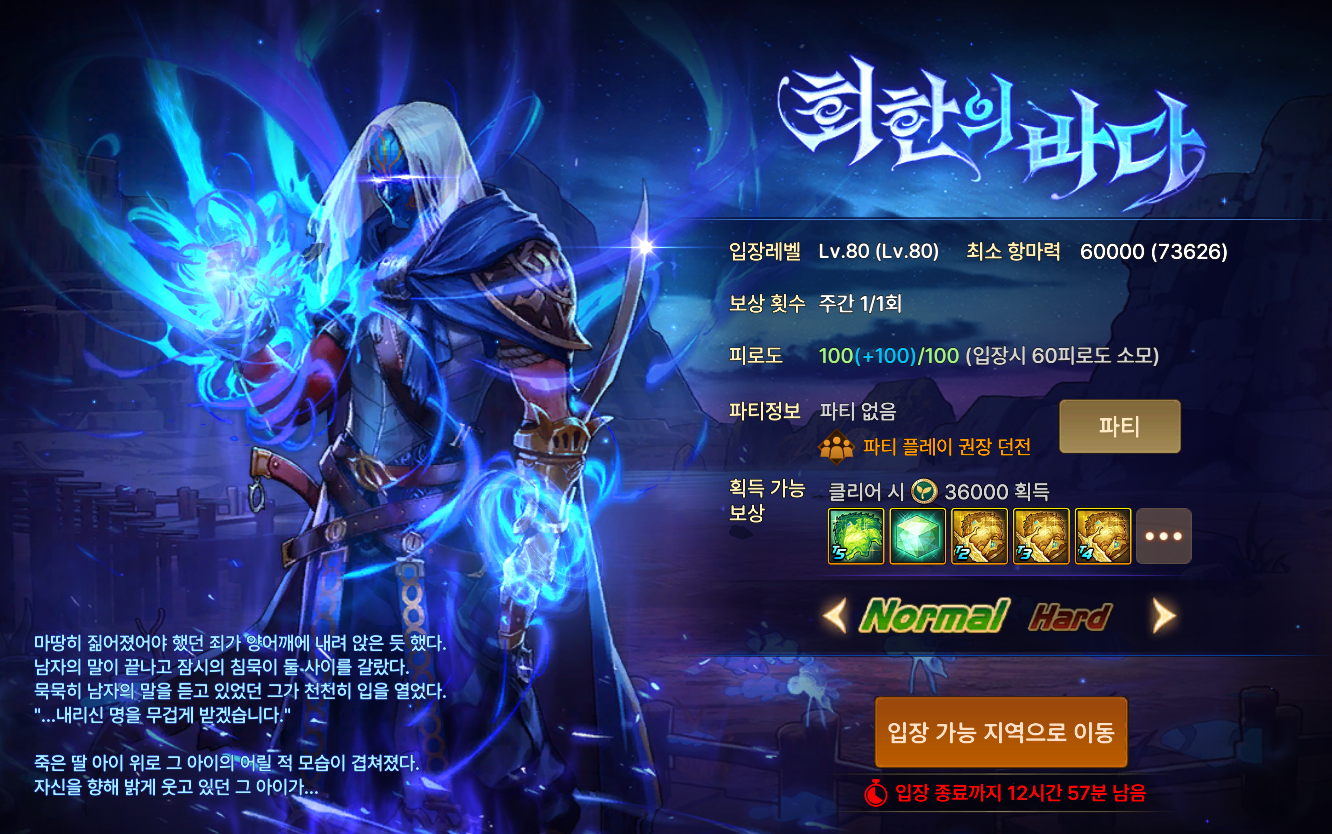
Task: Click the emerald crystal cube reward icon
Action: point(917,536)
